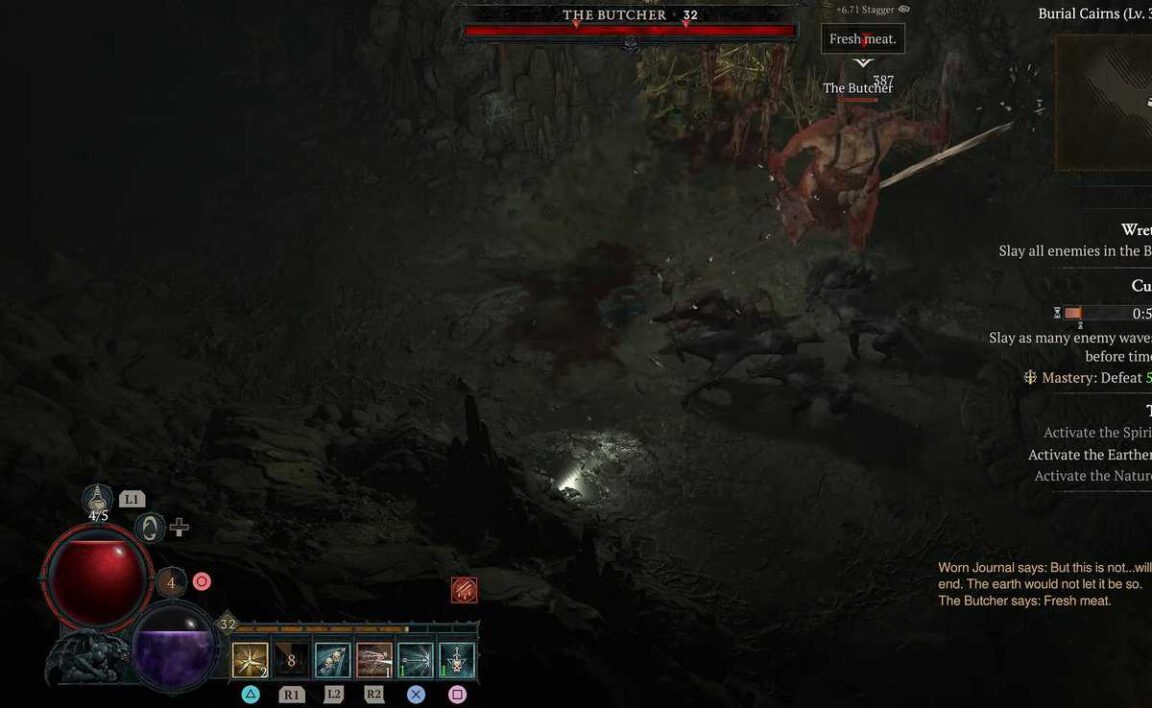The width and height of the screenshot is (1152, 708).
Task: Trigger the red bone spear skill
Action: 374,660
